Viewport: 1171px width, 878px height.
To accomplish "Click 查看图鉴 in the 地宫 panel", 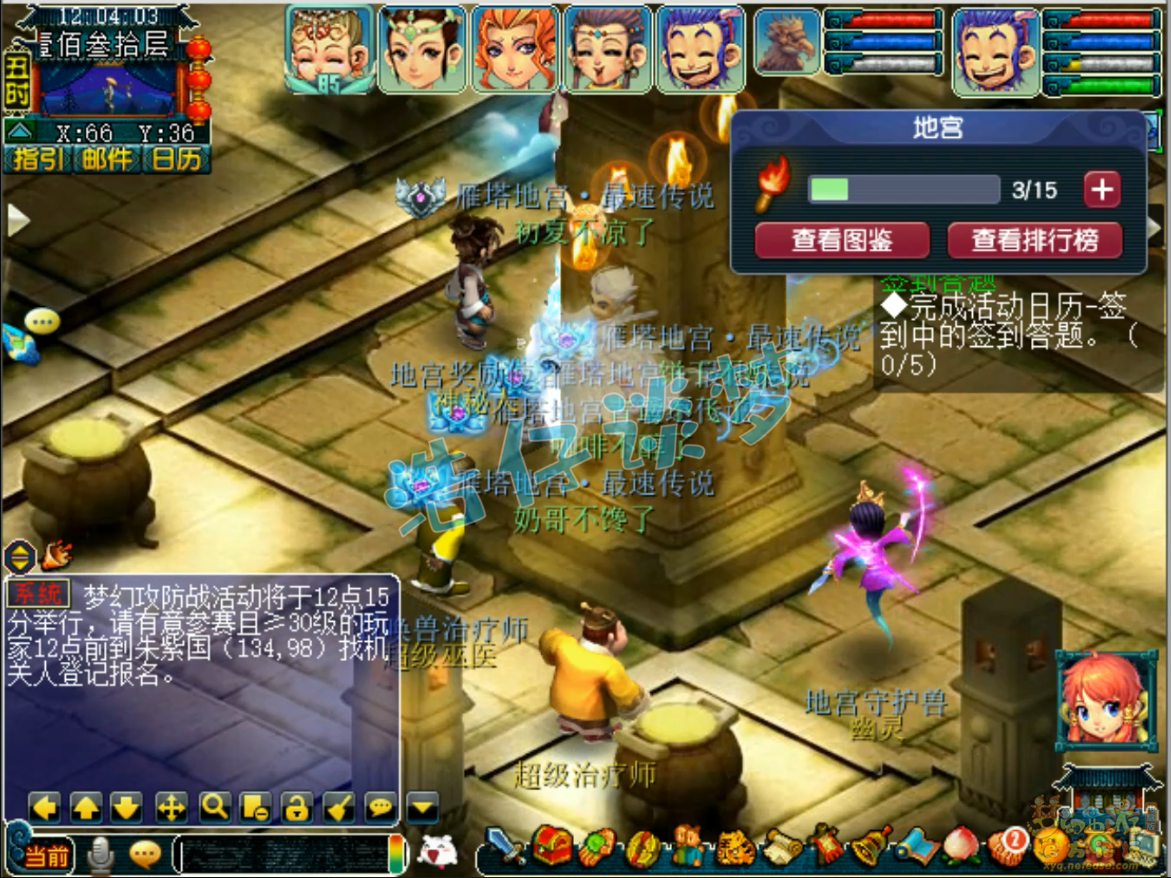I will click(x=842, y=240).
